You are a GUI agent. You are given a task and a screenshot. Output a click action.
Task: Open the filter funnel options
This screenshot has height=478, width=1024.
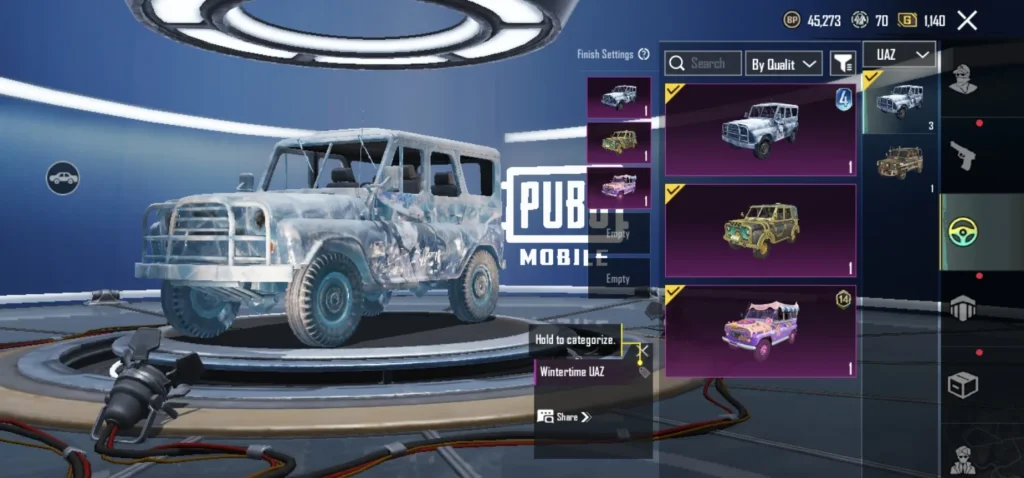843,63
